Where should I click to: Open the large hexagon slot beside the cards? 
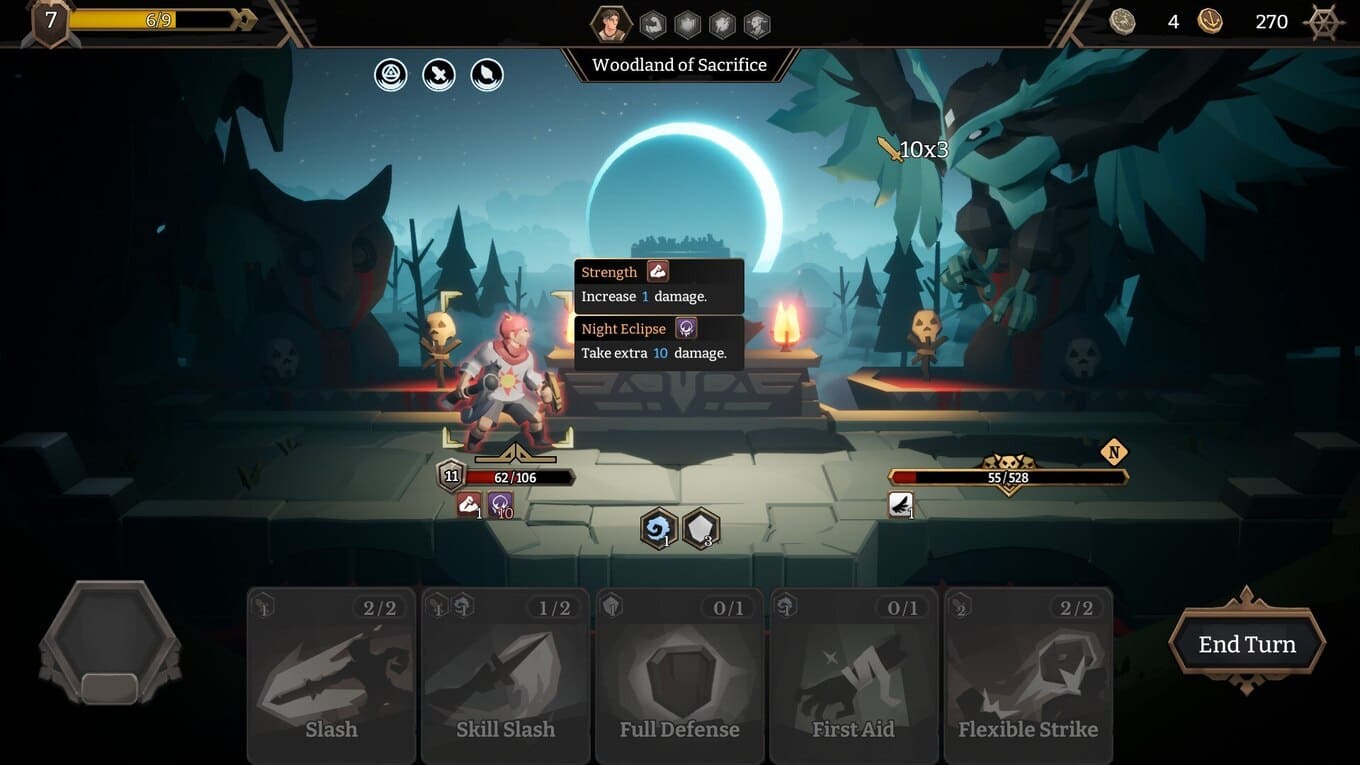(x=110, y=640)
